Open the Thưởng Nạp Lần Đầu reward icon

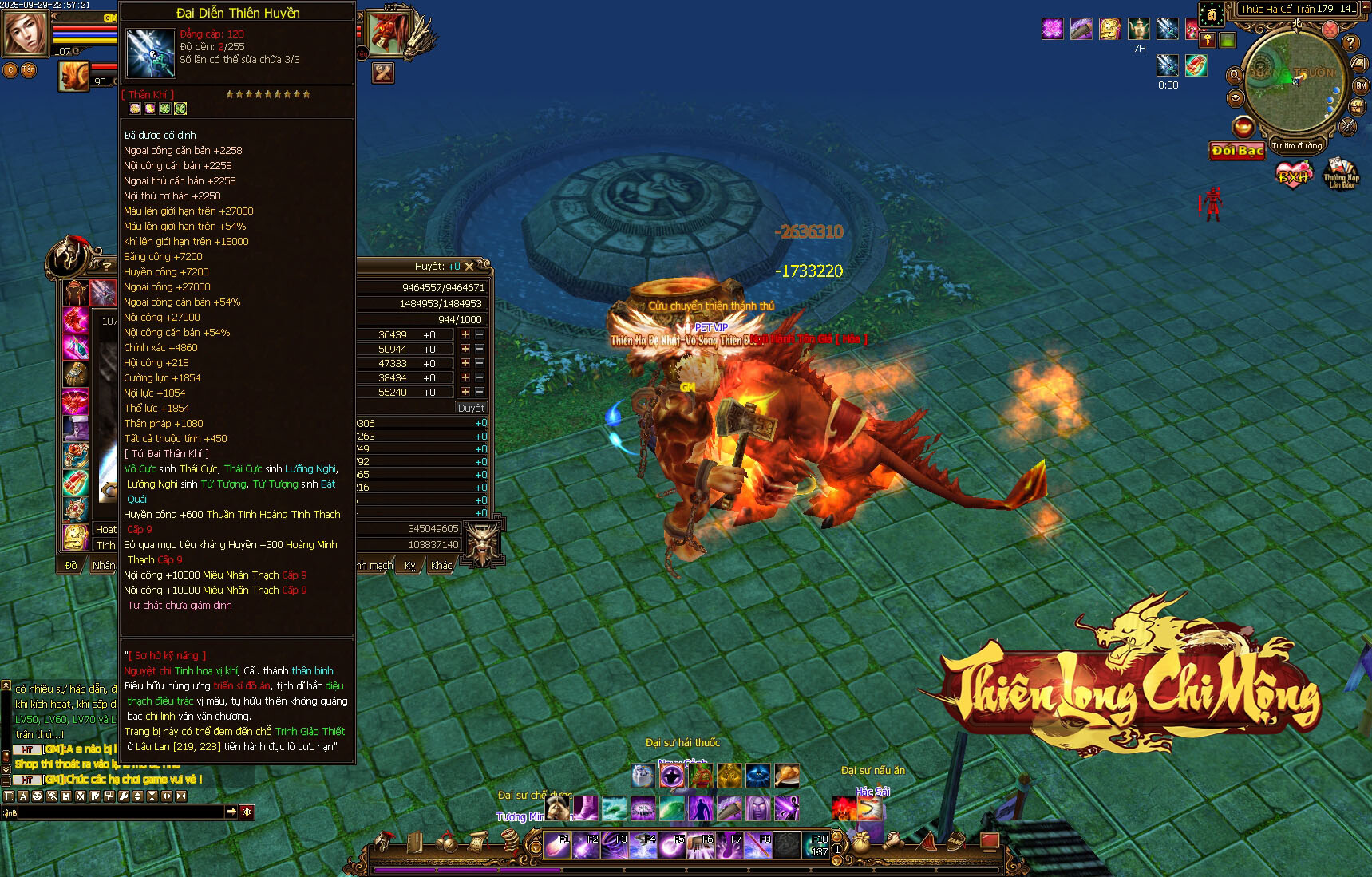pos(1341,173)
